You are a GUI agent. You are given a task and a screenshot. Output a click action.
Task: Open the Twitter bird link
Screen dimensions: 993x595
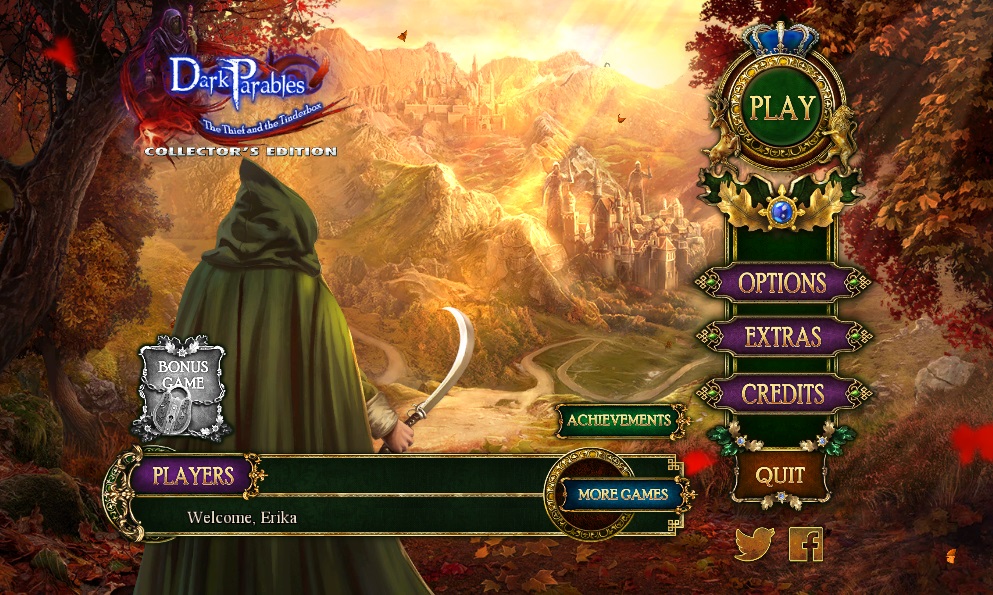[754, 544]
